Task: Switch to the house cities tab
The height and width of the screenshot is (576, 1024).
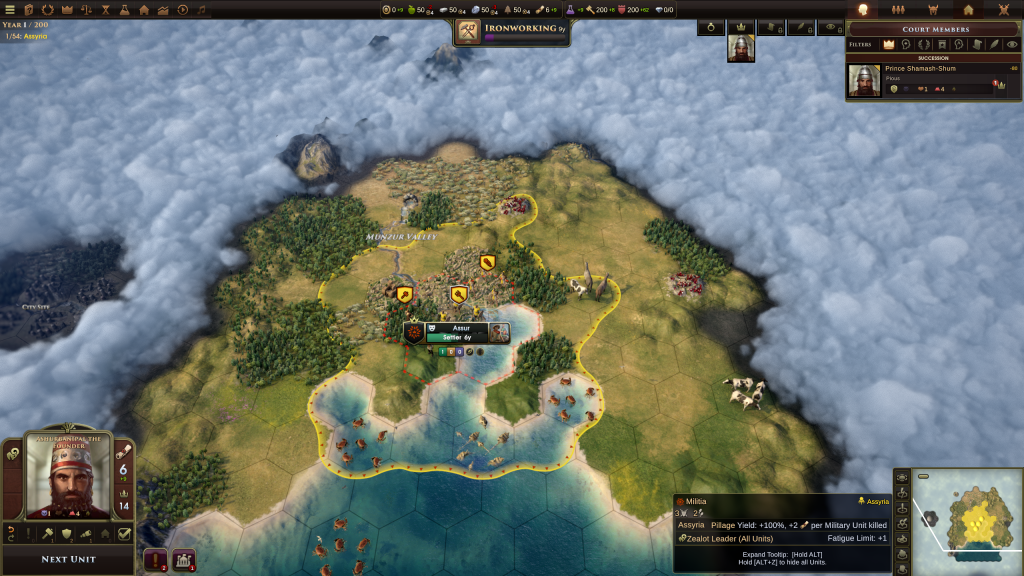Action: [x=968, y=9]
